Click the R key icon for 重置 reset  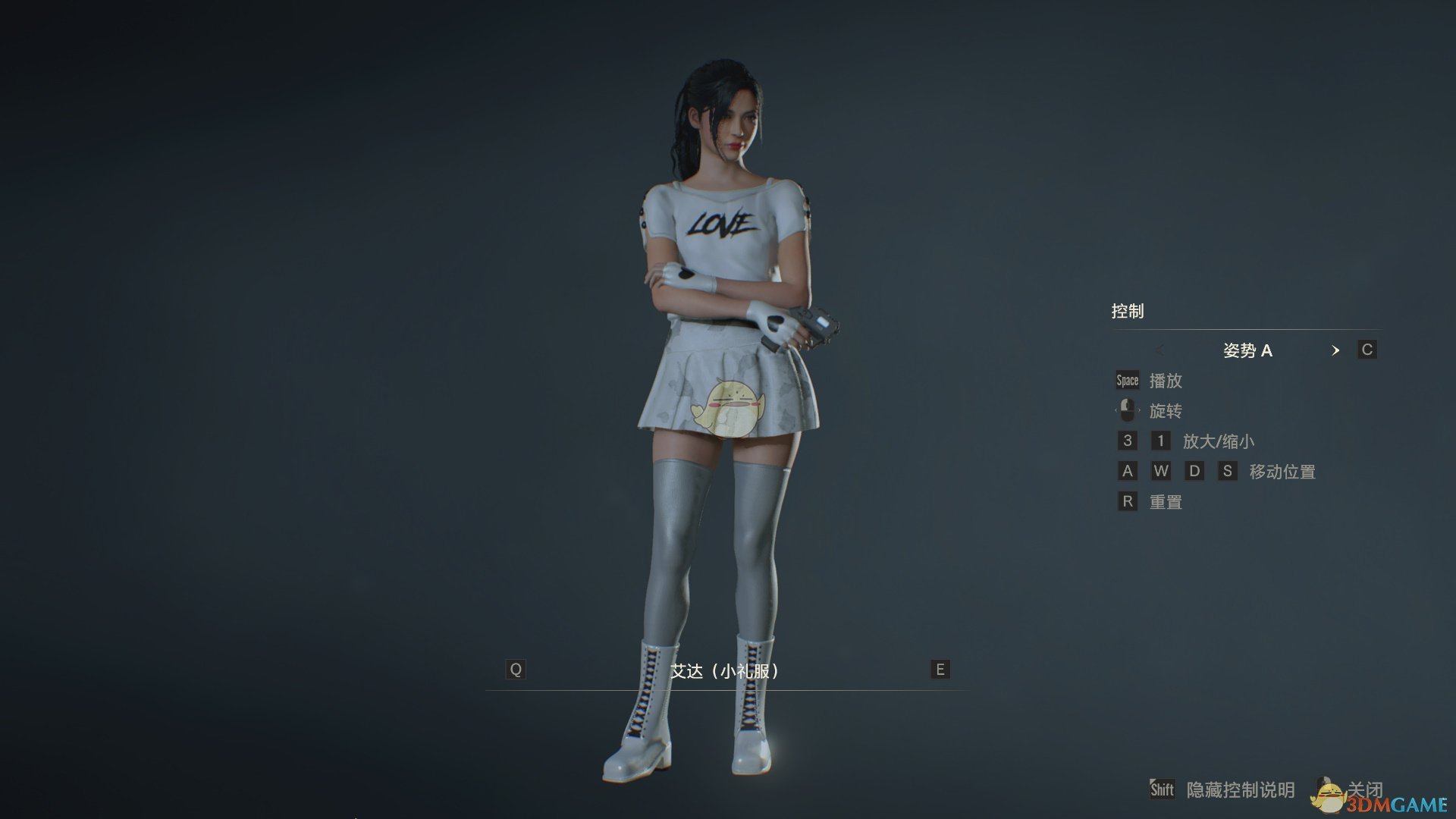click(x=1127, y=501)
